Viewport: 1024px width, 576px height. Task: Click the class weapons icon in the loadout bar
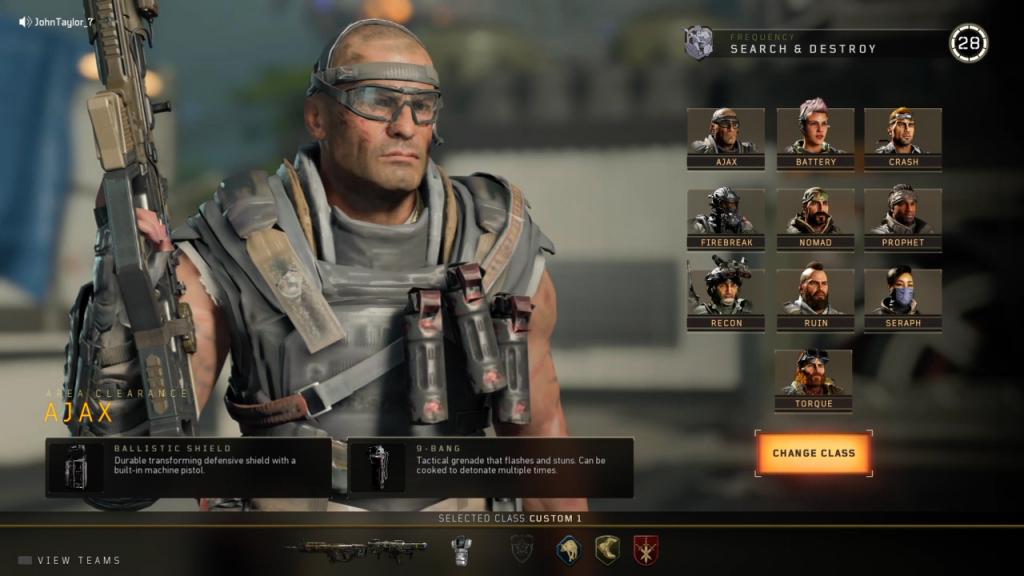[356, 549]
